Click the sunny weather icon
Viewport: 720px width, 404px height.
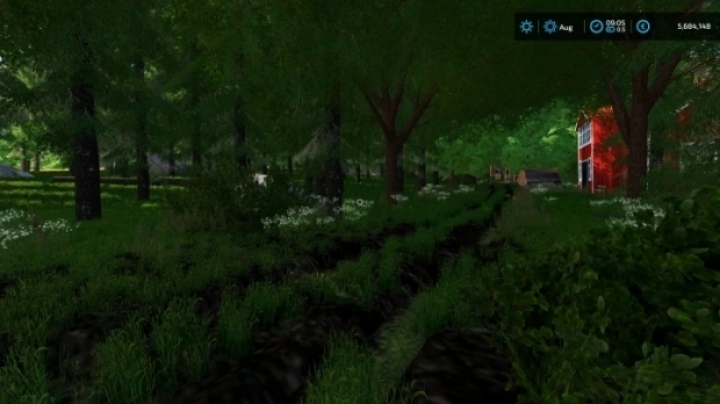pos(527,26)
